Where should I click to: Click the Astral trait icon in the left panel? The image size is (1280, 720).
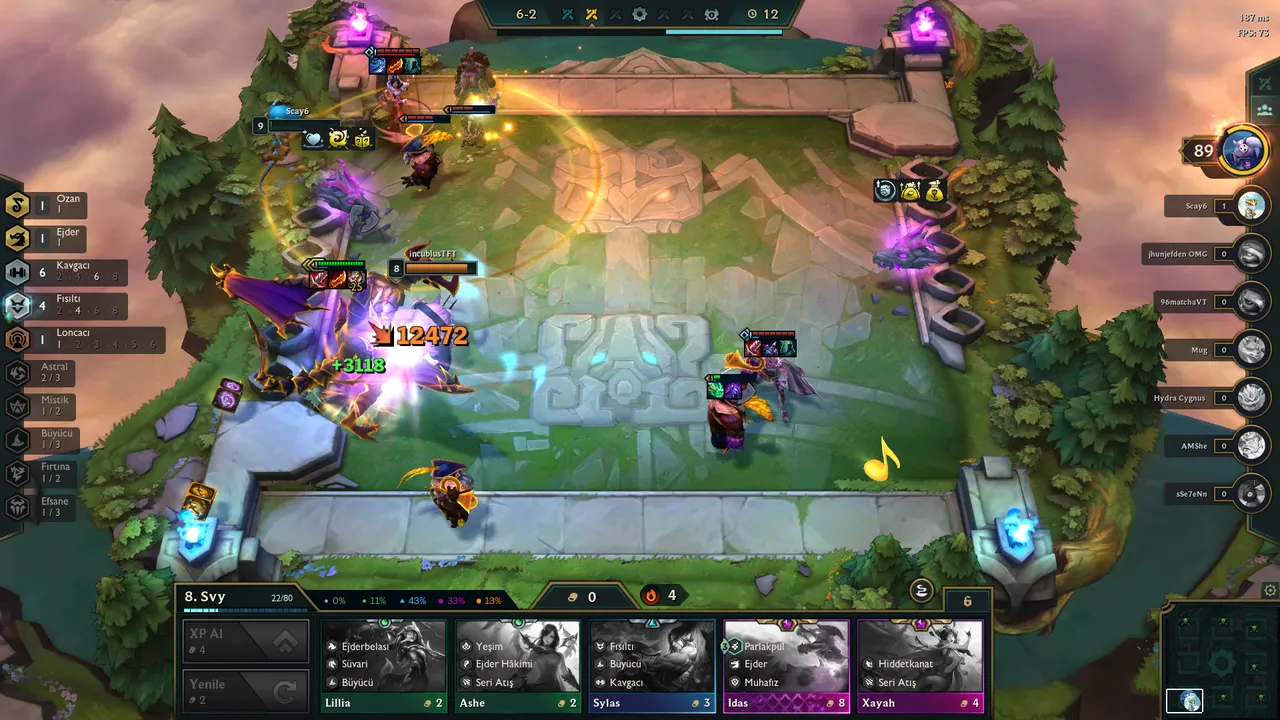[17, 373]
